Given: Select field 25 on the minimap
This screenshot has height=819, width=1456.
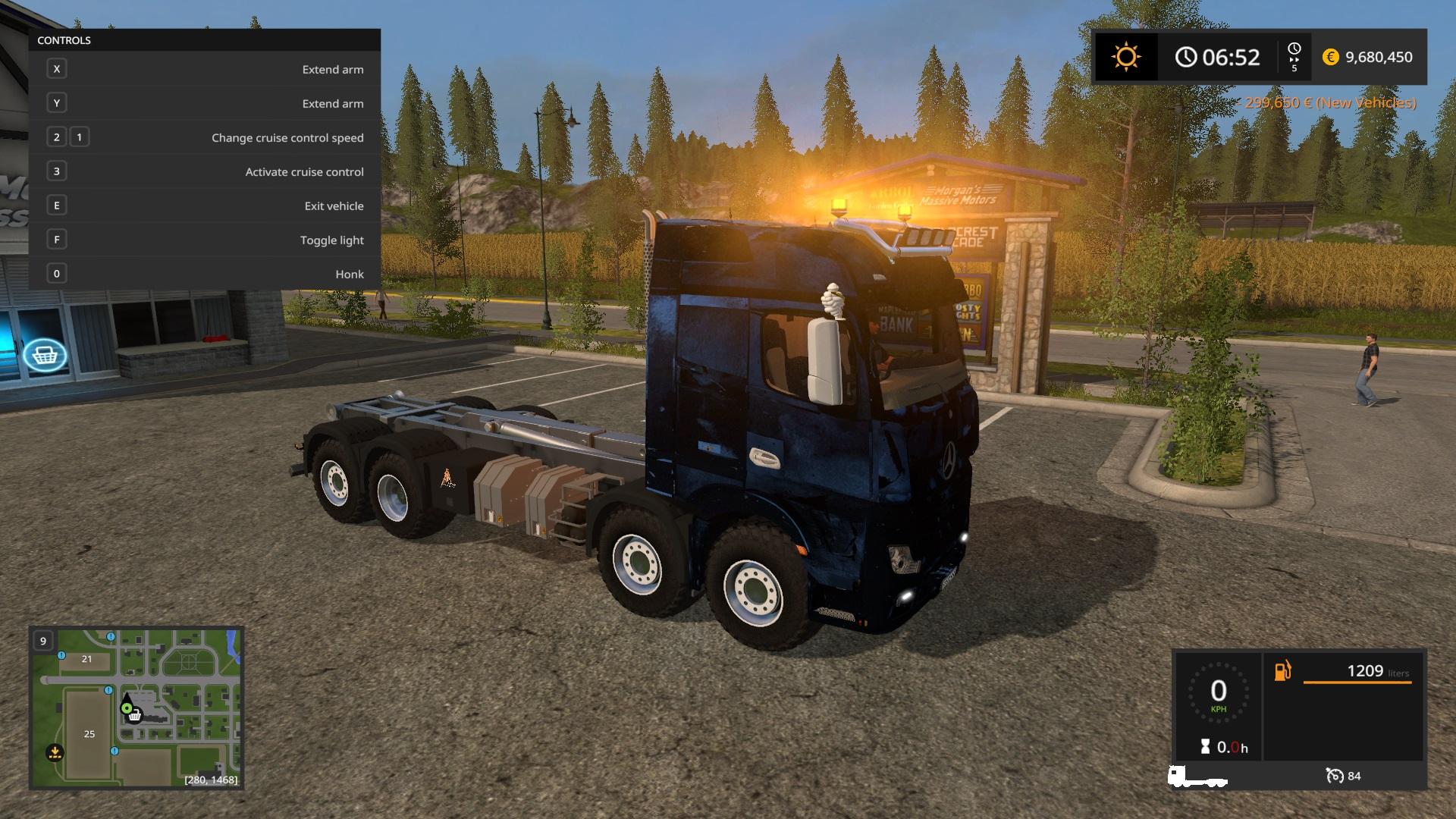Looking at the screenshot, I should 89,733.
